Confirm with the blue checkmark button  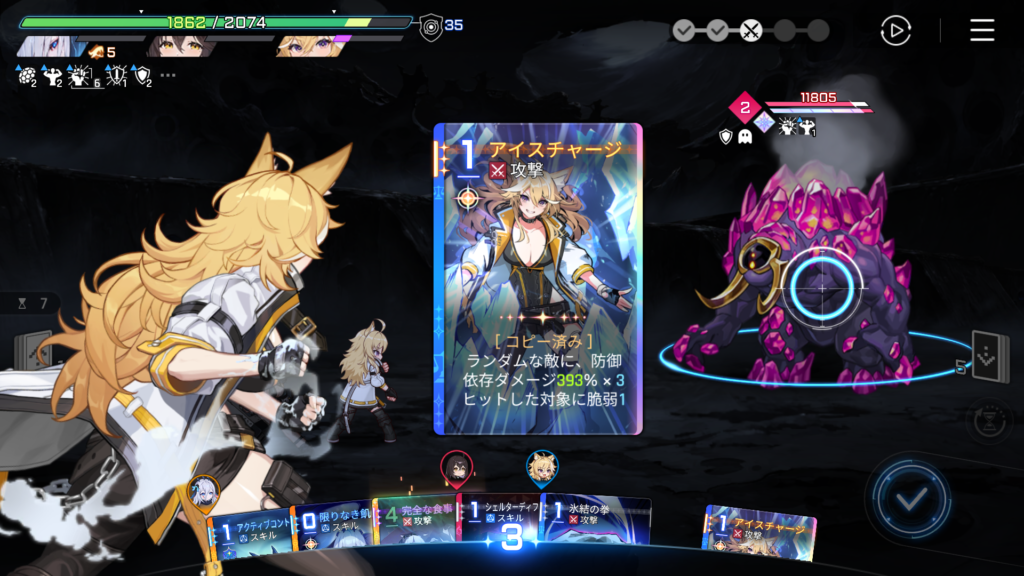tap(909, 496)
